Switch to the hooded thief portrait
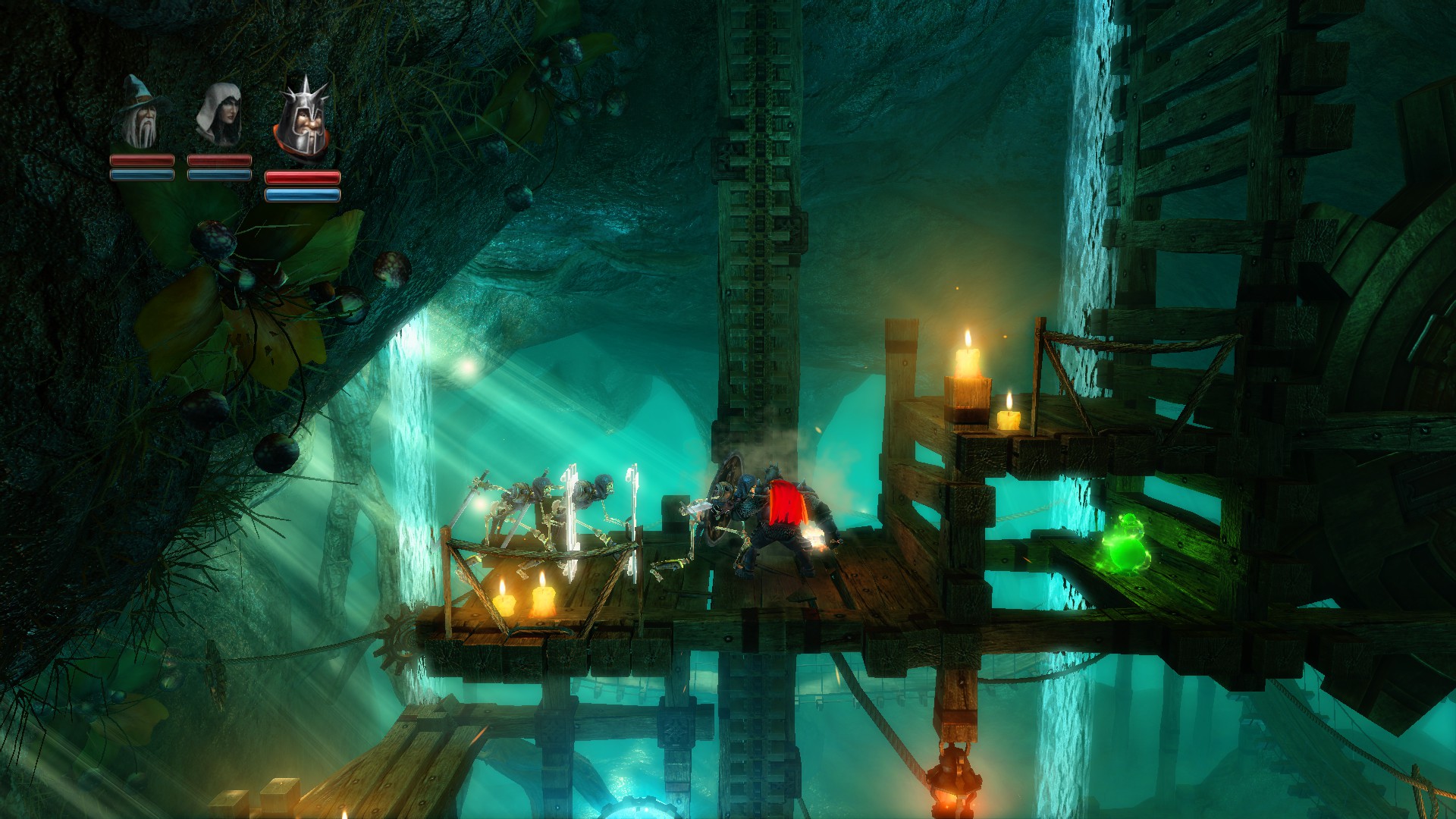The height and width of the screenshot is (819, 1456). coord(219,115)
